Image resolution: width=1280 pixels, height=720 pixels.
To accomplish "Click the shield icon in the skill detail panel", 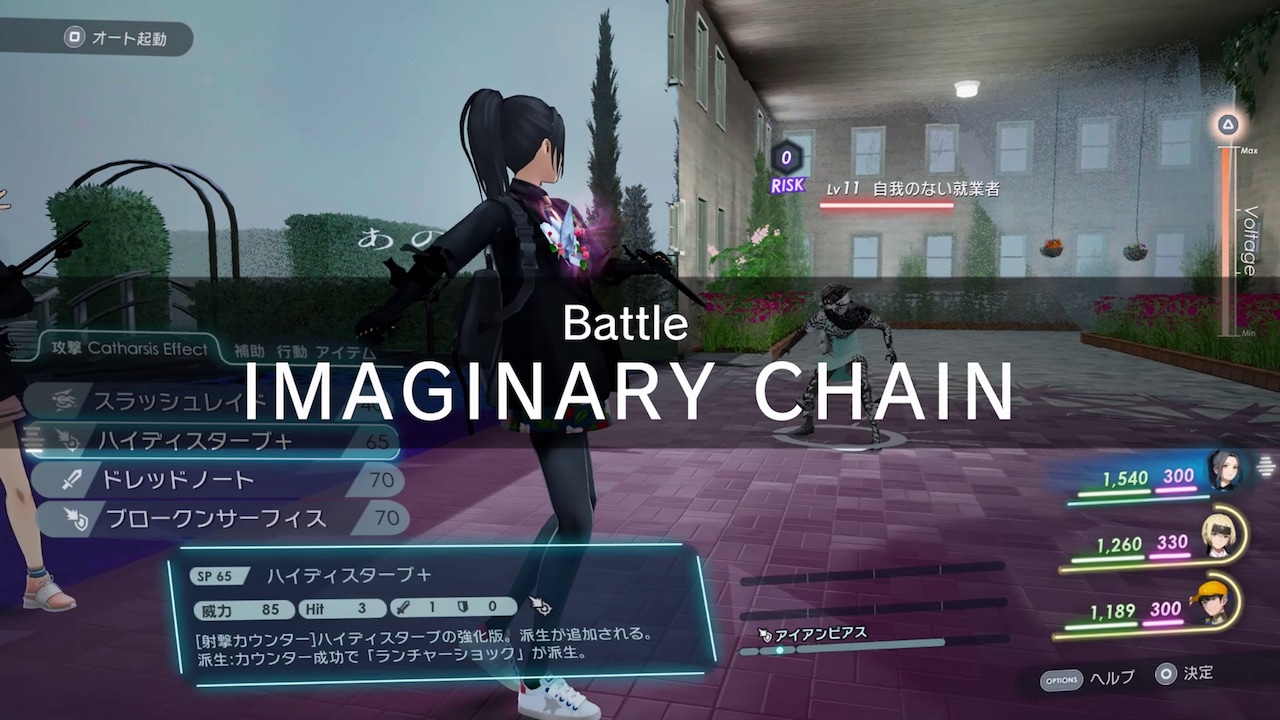I will click(x=461, y=607).
